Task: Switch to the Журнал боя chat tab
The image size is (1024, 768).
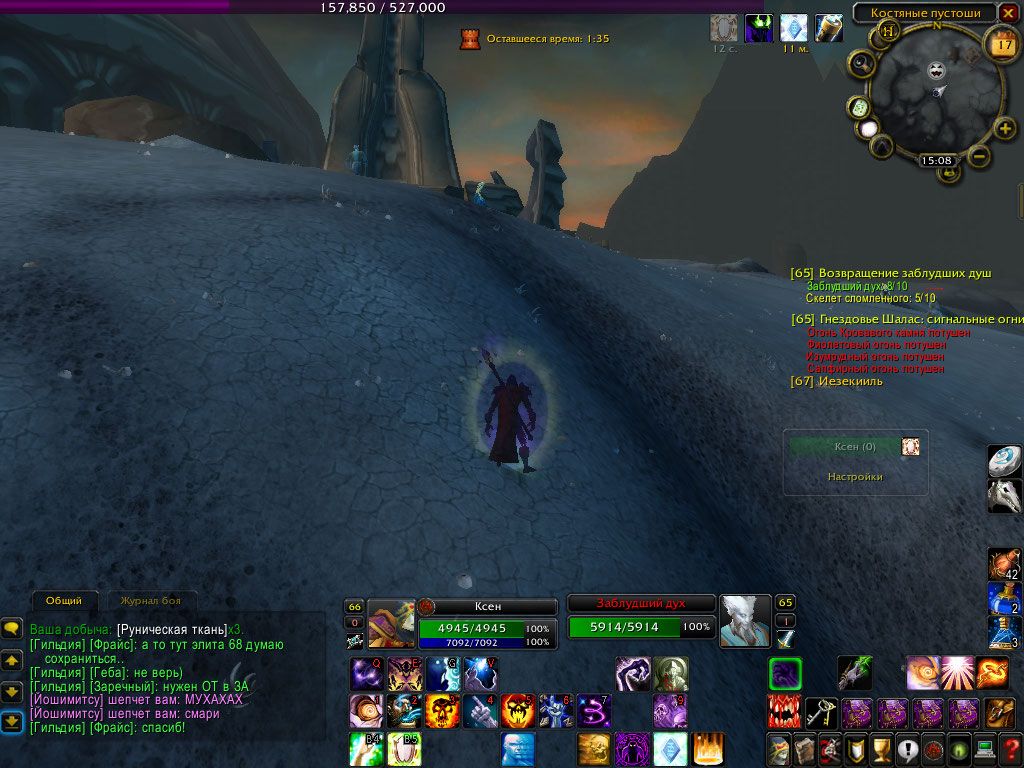Action: 151,601
